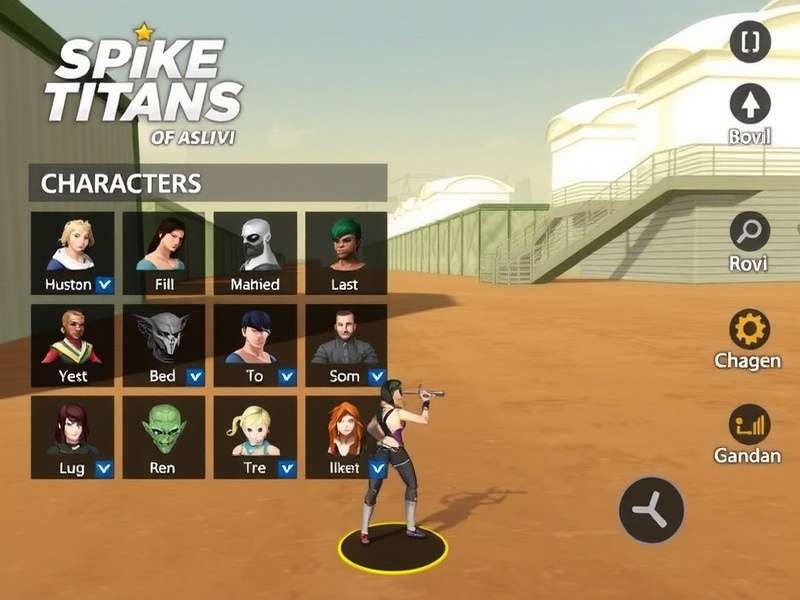Click the Characters panel header
Screen dimensions: 800x600
(x=208, y=184)
